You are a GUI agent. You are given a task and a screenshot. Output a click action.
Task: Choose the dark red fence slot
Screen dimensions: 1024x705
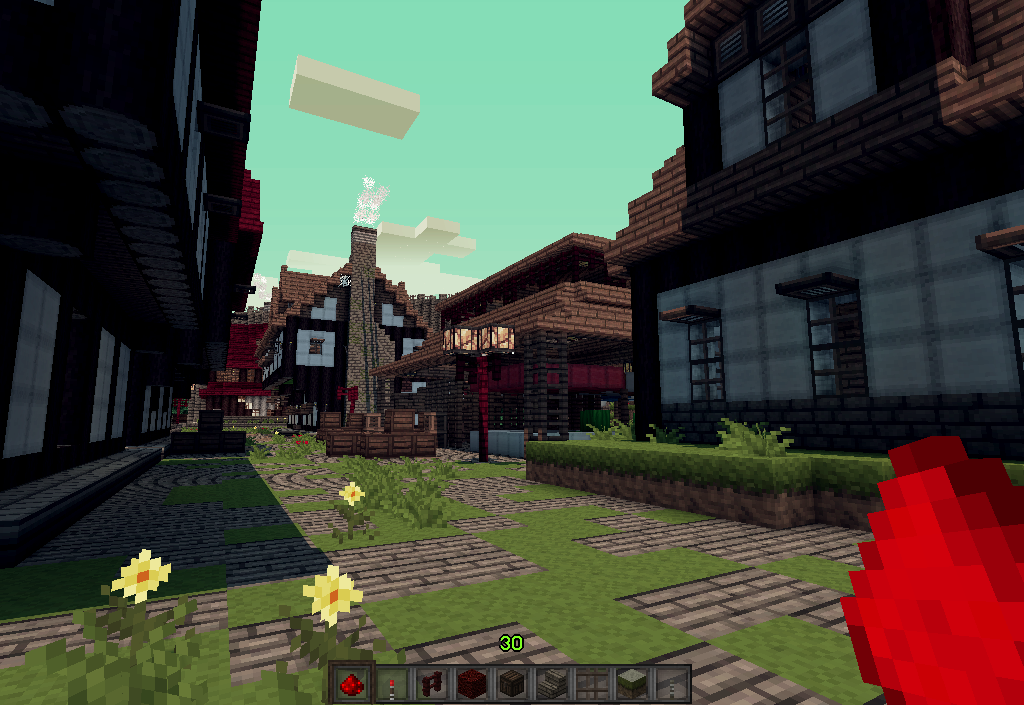point(432,685)
